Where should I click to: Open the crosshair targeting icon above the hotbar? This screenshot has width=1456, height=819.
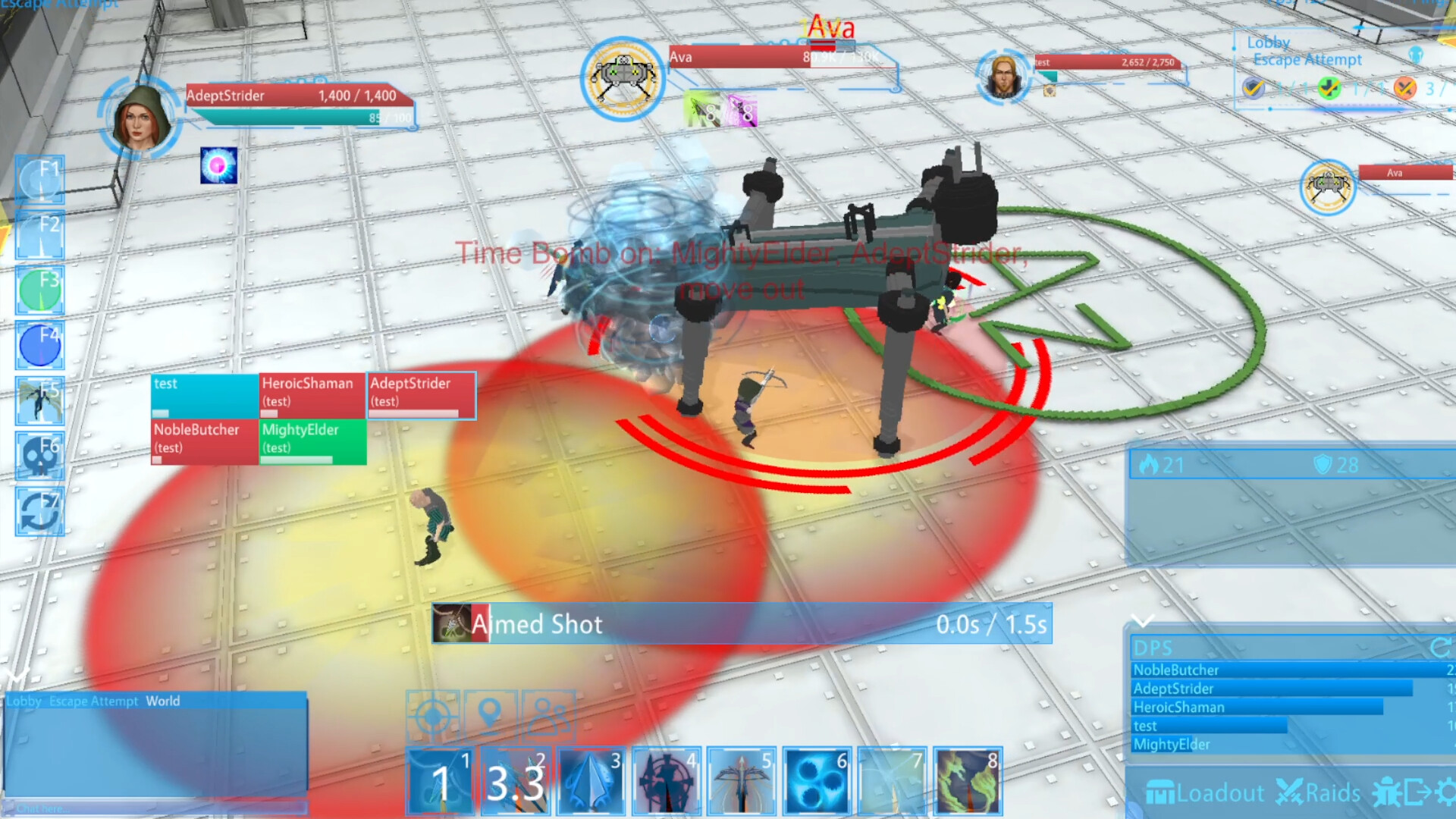[433, 714]
